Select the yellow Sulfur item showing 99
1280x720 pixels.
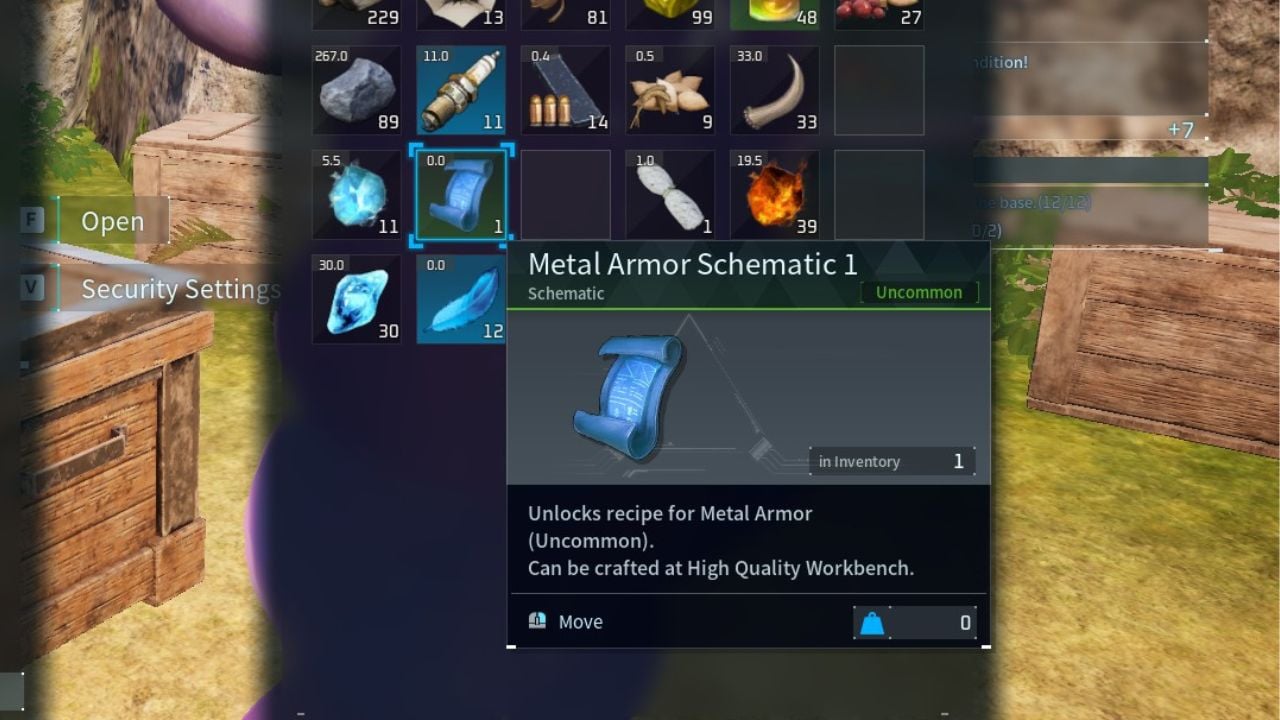coord(670,12)
